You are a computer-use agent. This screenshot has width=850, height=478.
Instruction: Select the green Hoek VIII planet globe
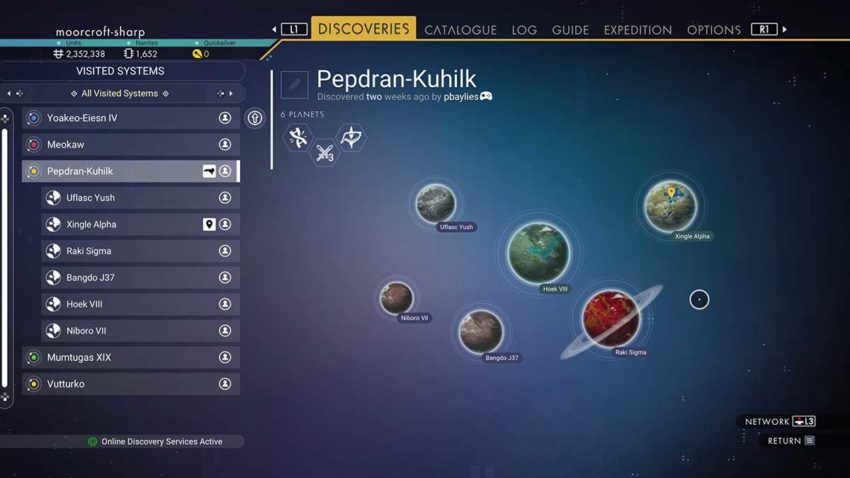point(538,252)
